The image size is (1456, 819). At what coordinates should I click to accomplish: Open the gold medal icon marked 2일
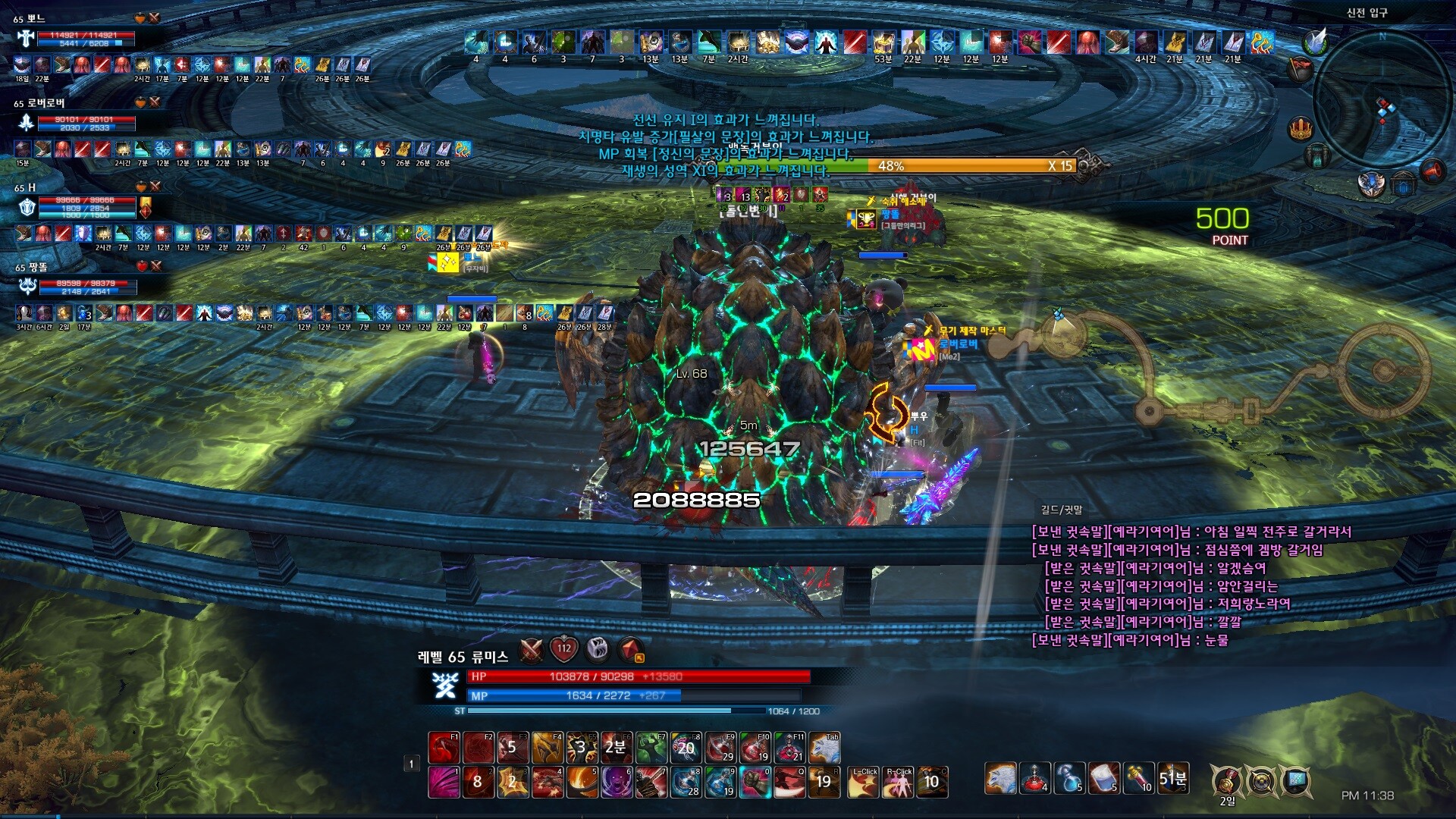point(1226,780)
